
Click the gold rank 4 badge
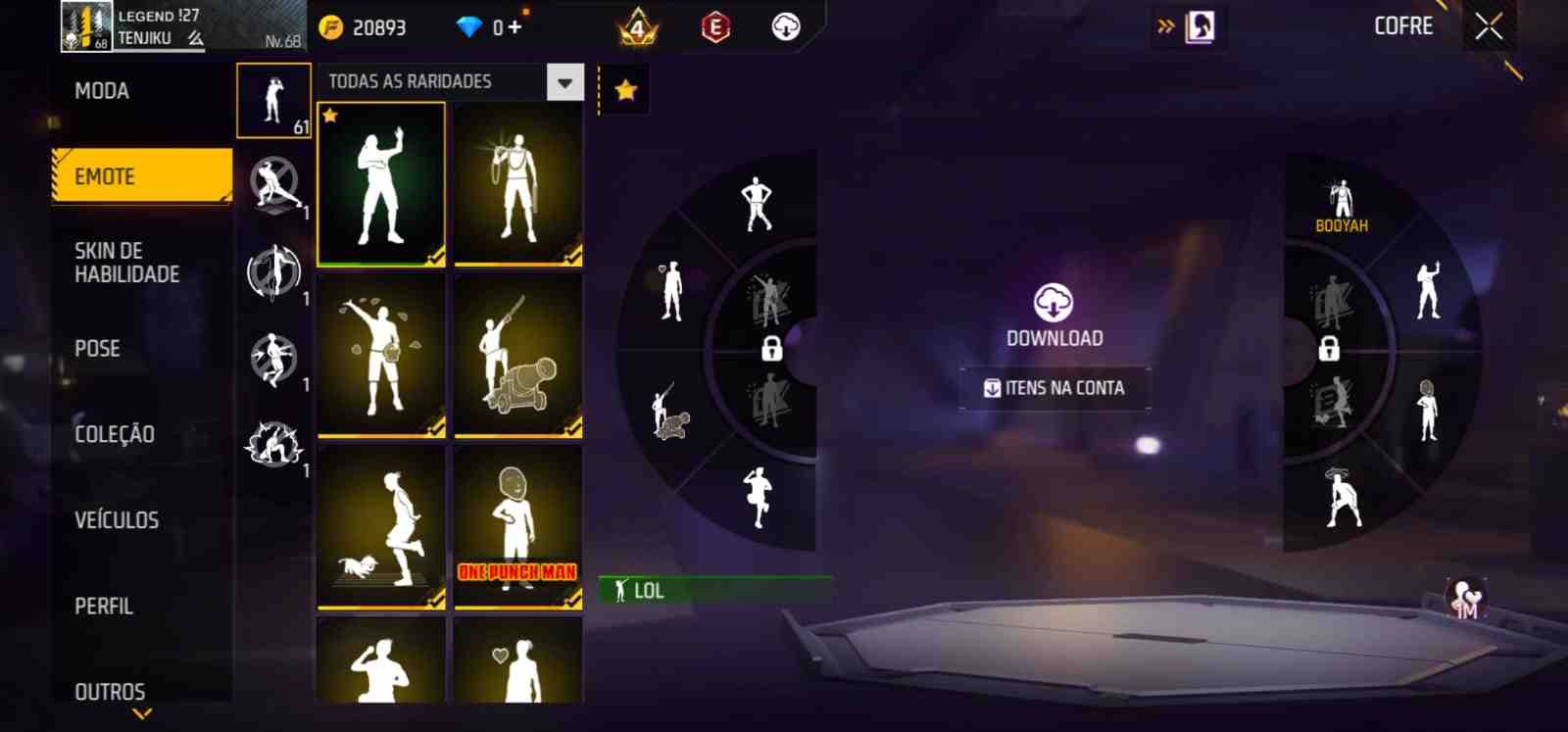point(636,26)
